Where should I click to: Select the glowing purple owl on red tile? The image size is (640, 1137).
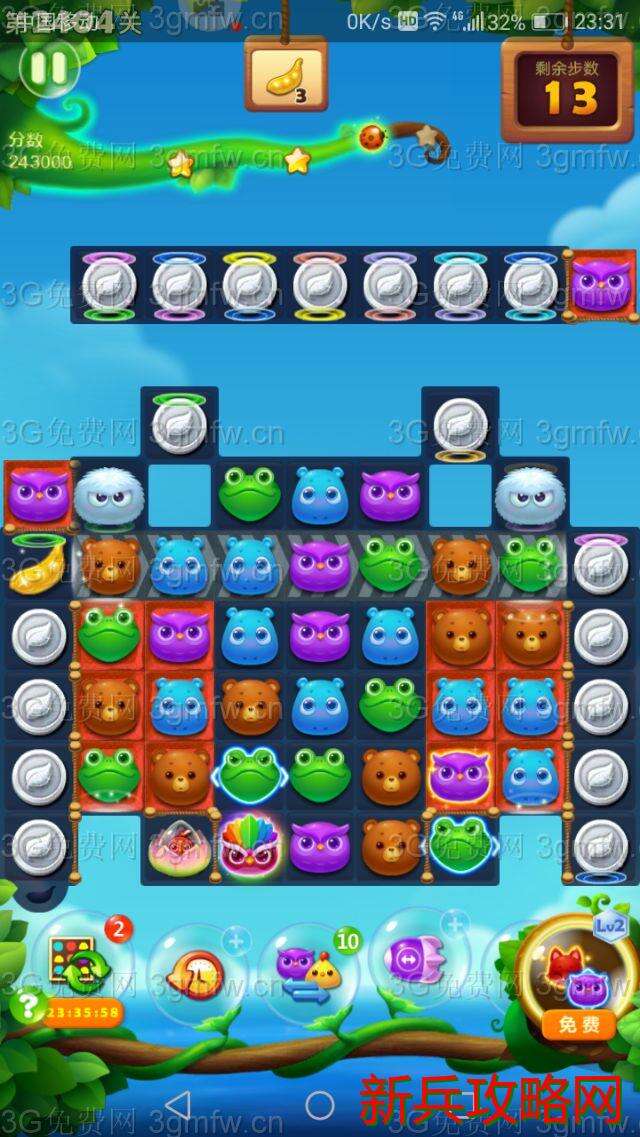pos(459,775)
